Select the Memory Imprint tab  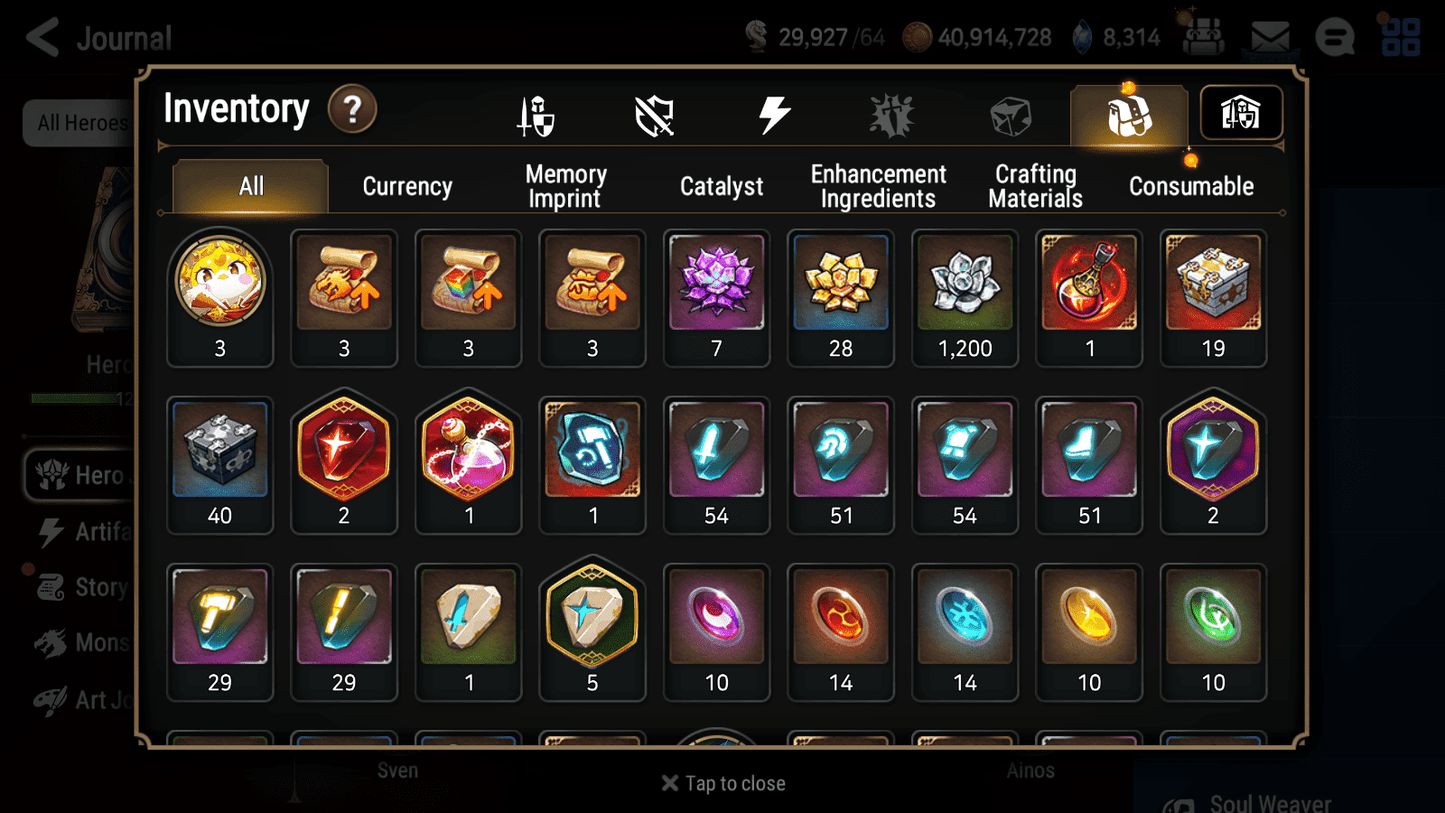pyautogui.click(x=565, y=185)
